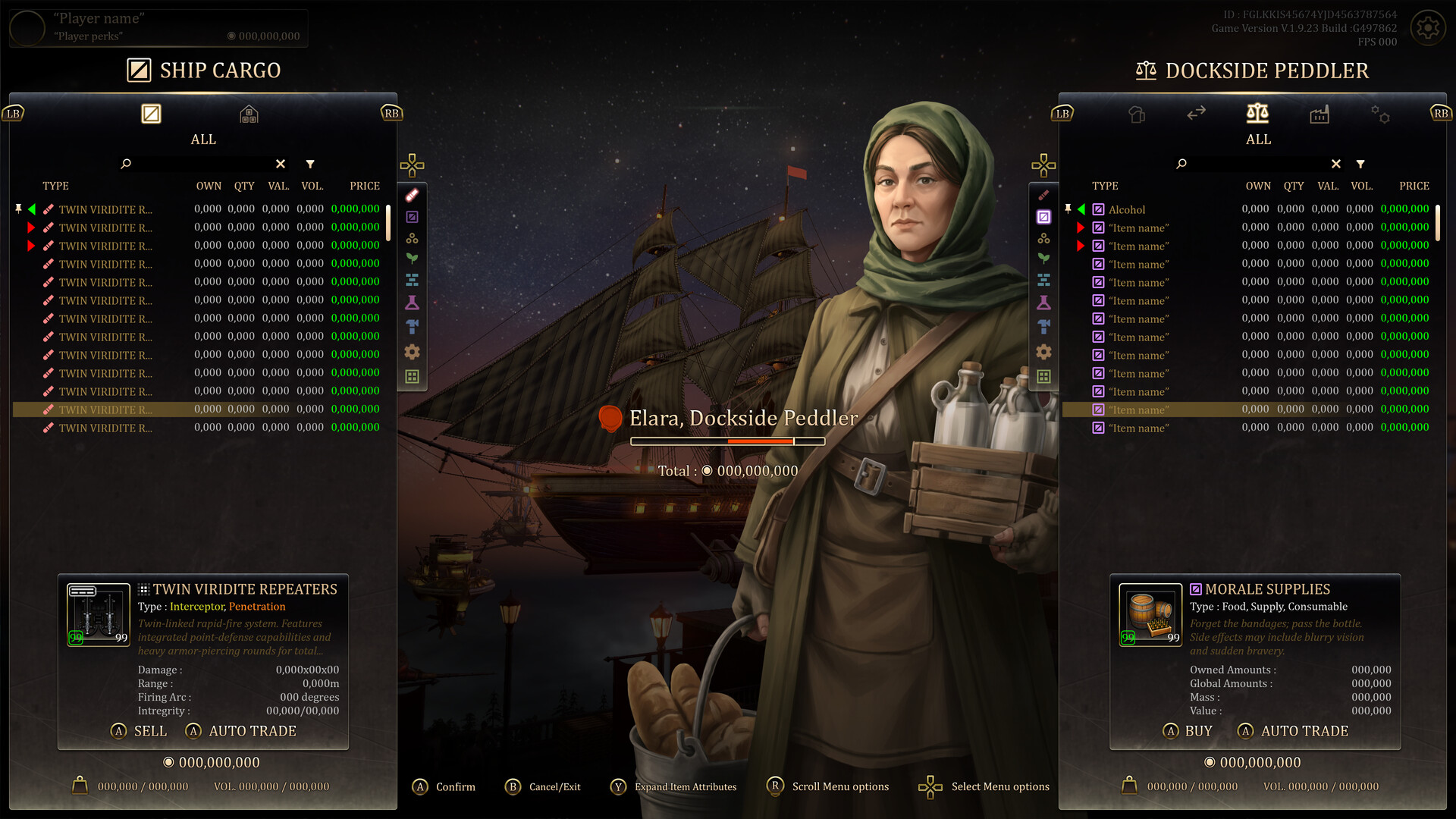
Task: Switch to the warehouse tab in Ship Cargo
Action: click(x=249, y=115)
